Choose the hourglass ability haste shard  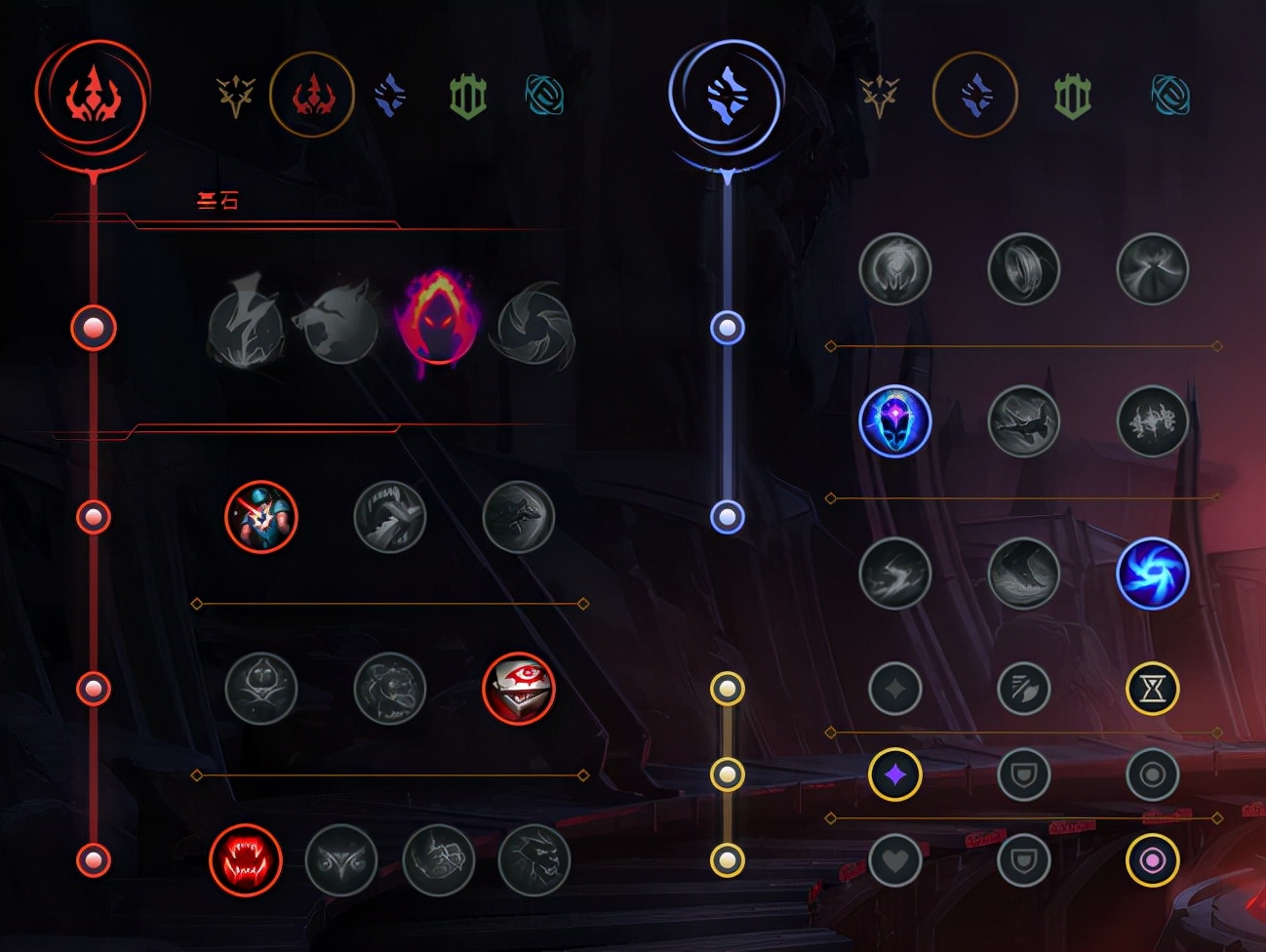pyautogui.click(x=1152, y=689)
